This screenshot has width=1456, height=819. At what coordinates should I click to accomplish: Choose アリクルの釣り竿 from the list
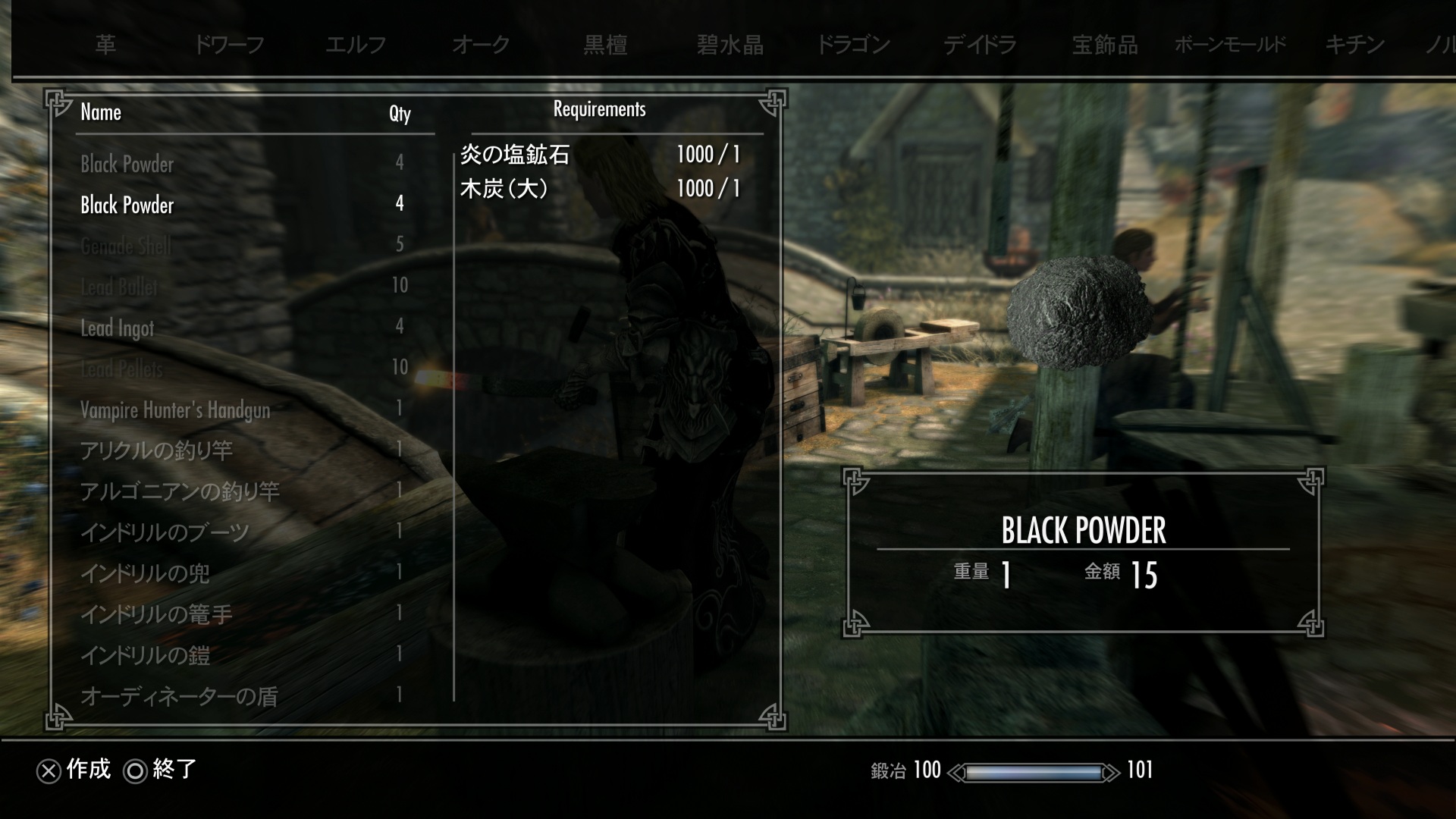(x=156, y=450)
